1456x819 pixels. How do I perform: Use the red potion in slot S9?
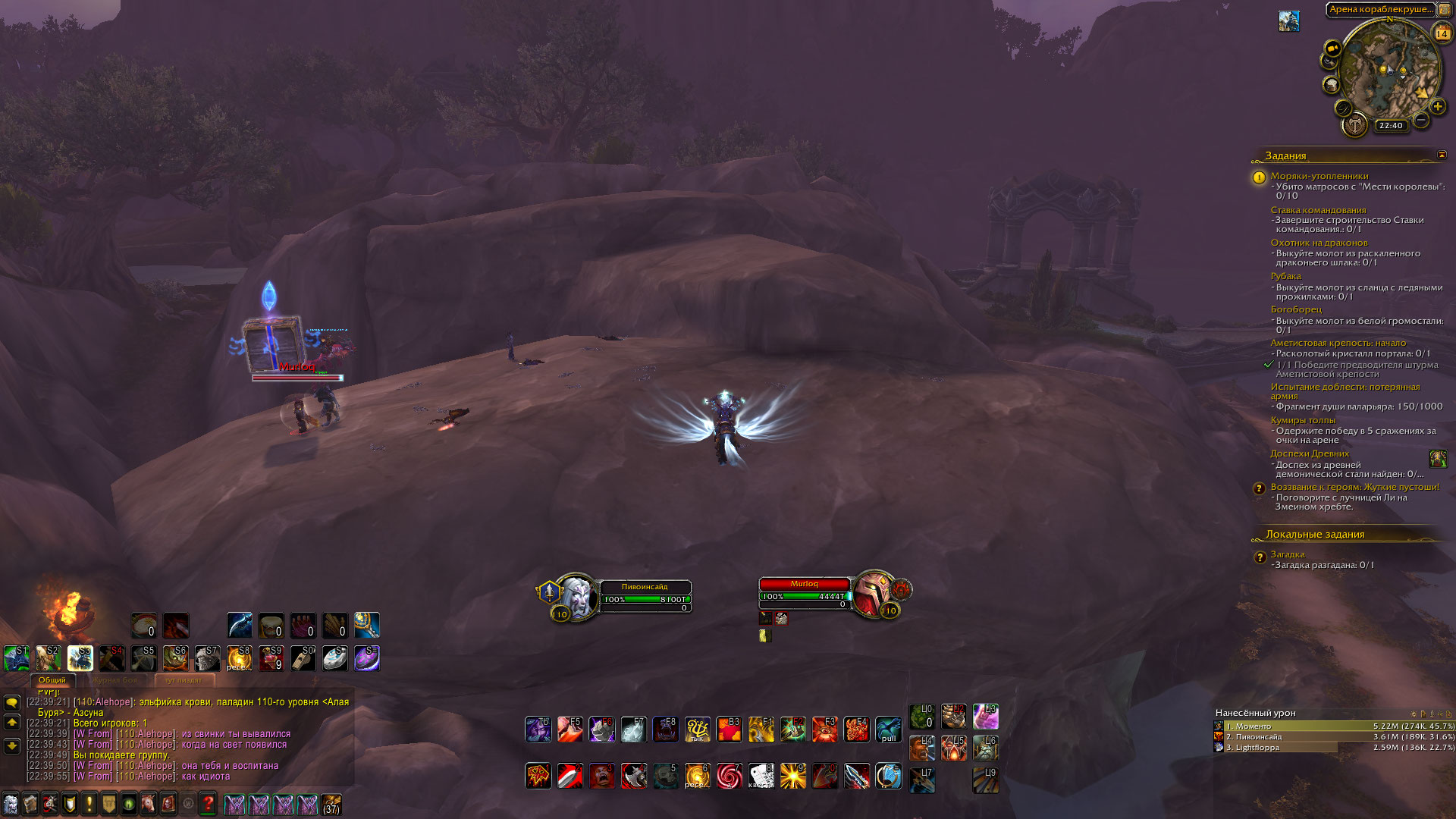[271, 658]
